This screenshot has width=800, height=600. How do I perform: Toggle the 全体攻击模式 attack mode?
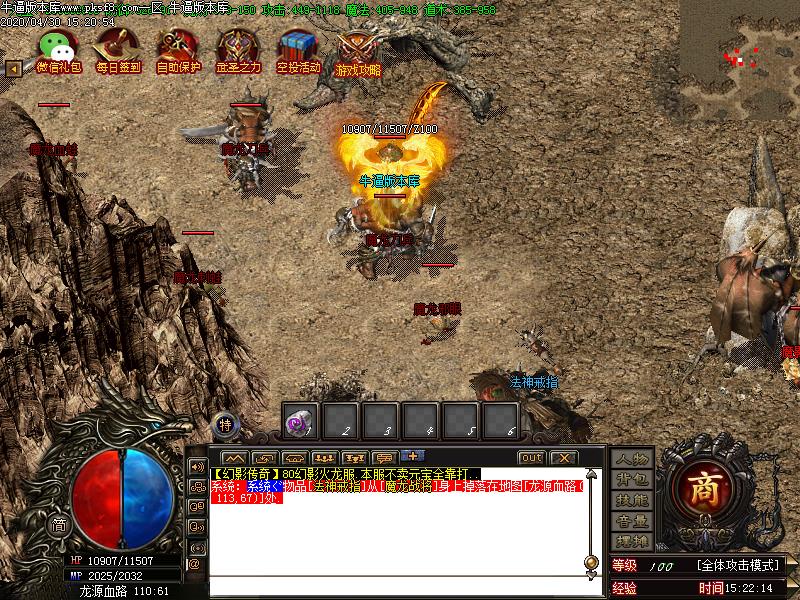pos(739,566)
